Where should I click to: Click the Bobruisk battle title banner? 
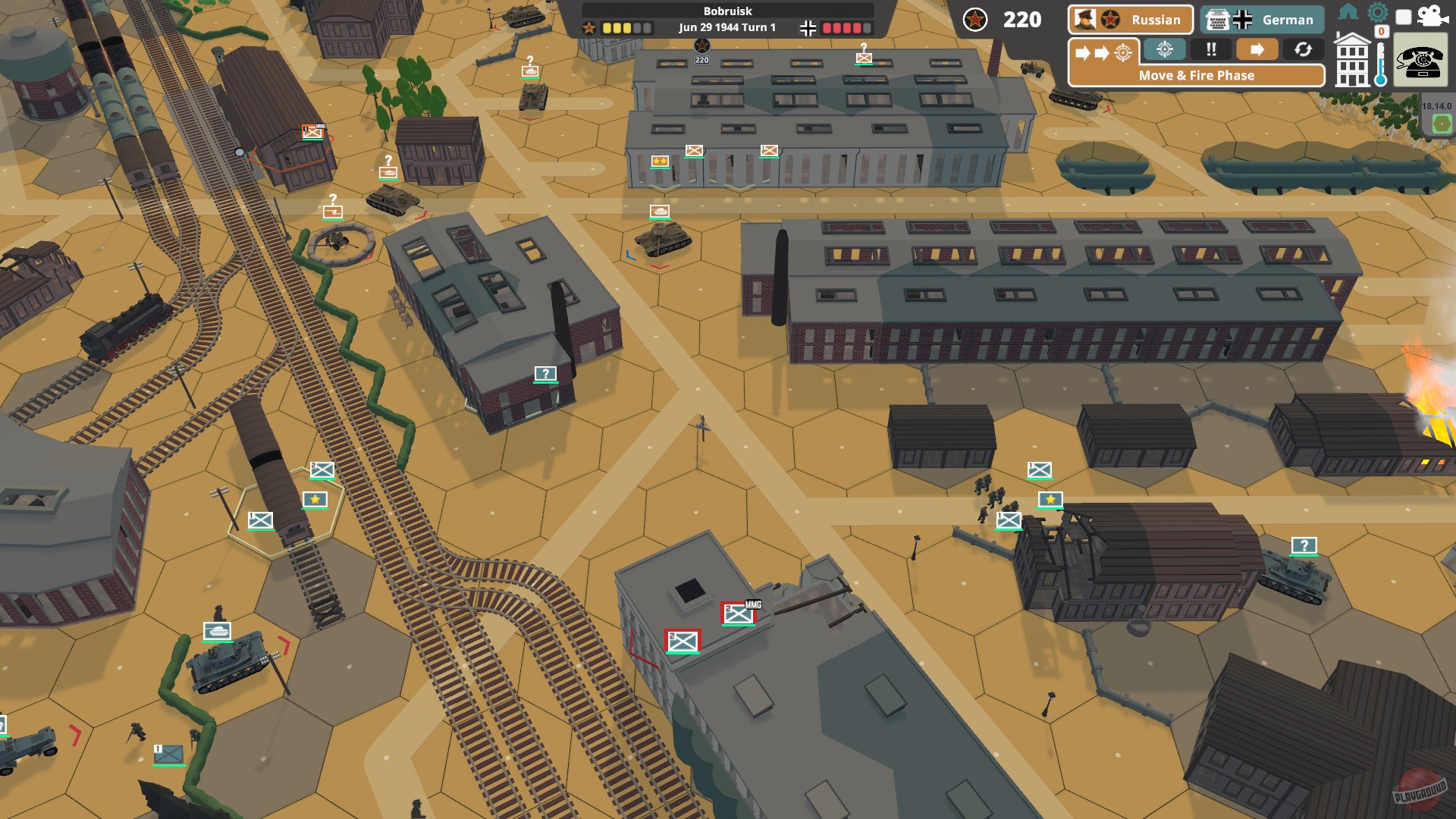pyautogui.click(x=726, y=11)
